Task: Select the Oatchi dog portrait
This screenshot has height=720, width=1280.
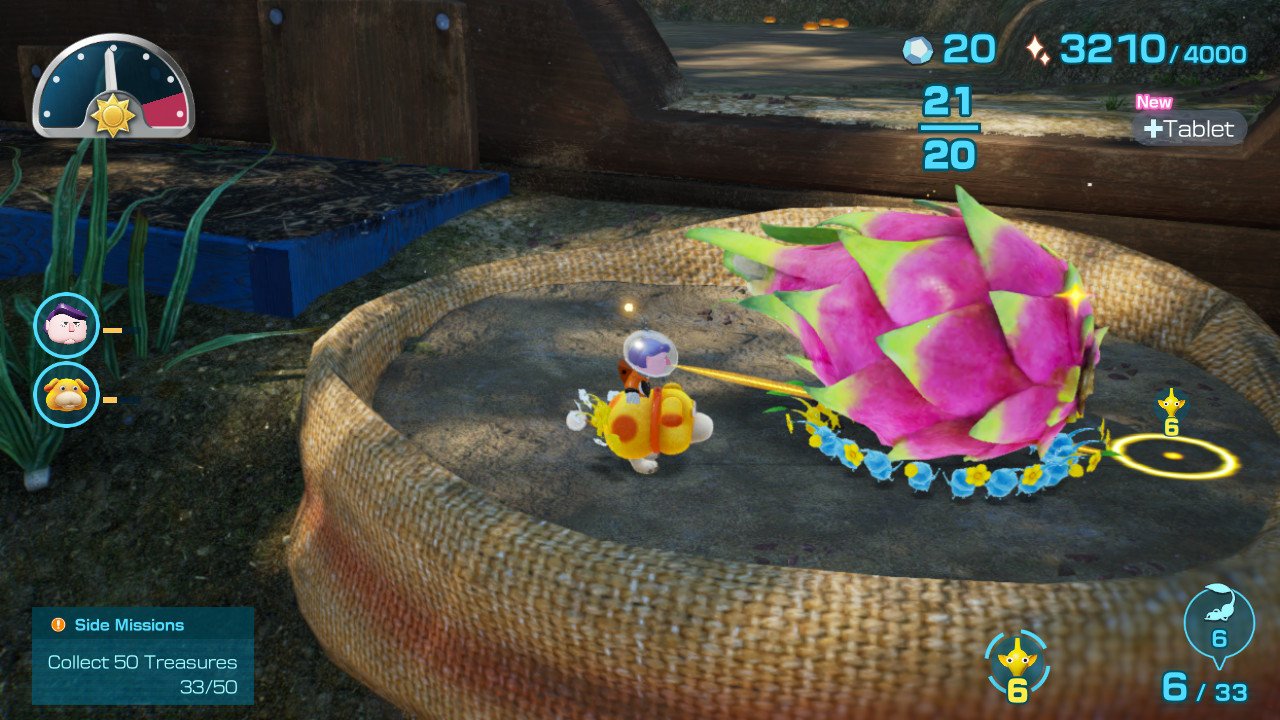Action: tap(66, 394)
